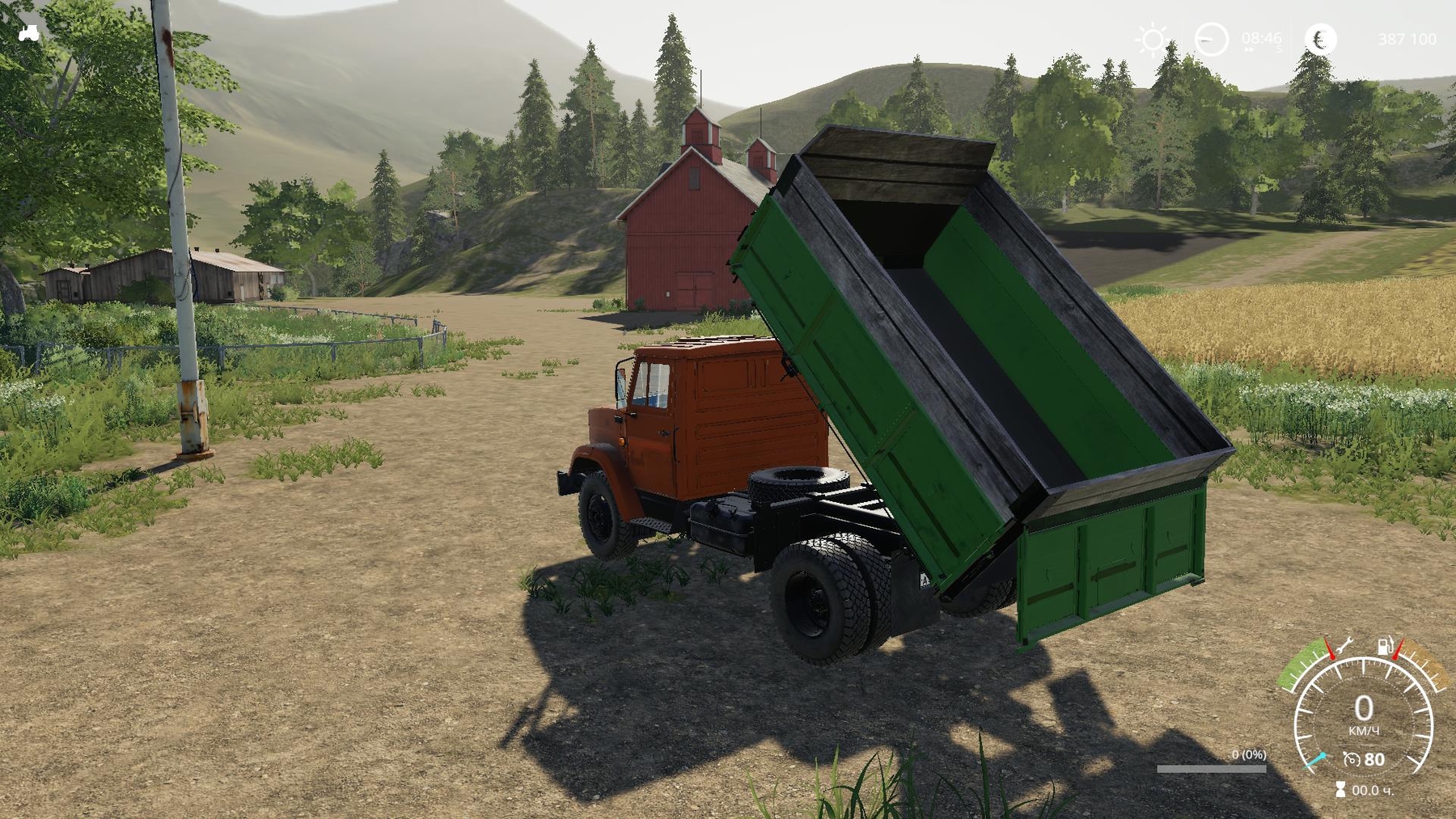Click the tractor icon in the corner
1456x819 pixels.
(x=29, y=33)
